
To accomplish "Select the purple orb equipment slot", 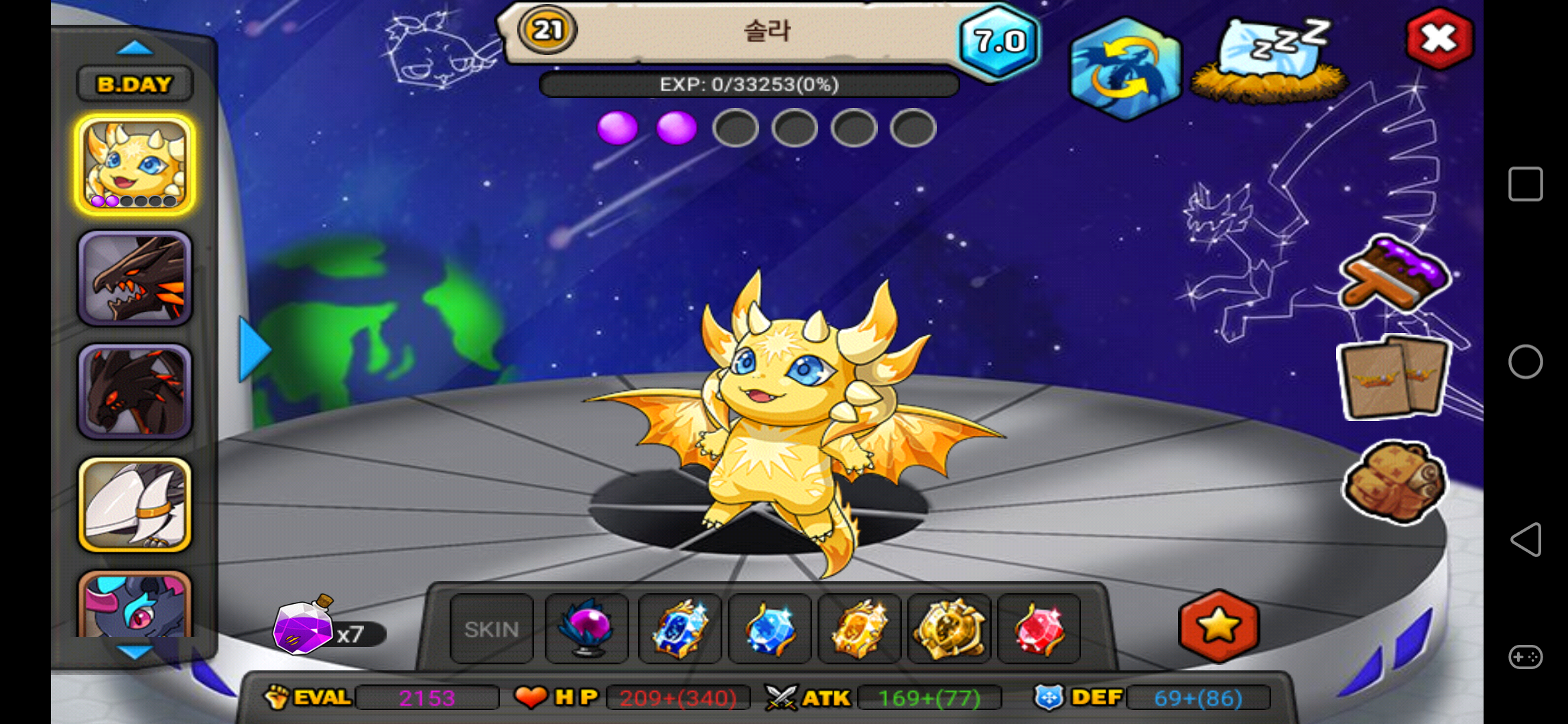I will [587, 629].
